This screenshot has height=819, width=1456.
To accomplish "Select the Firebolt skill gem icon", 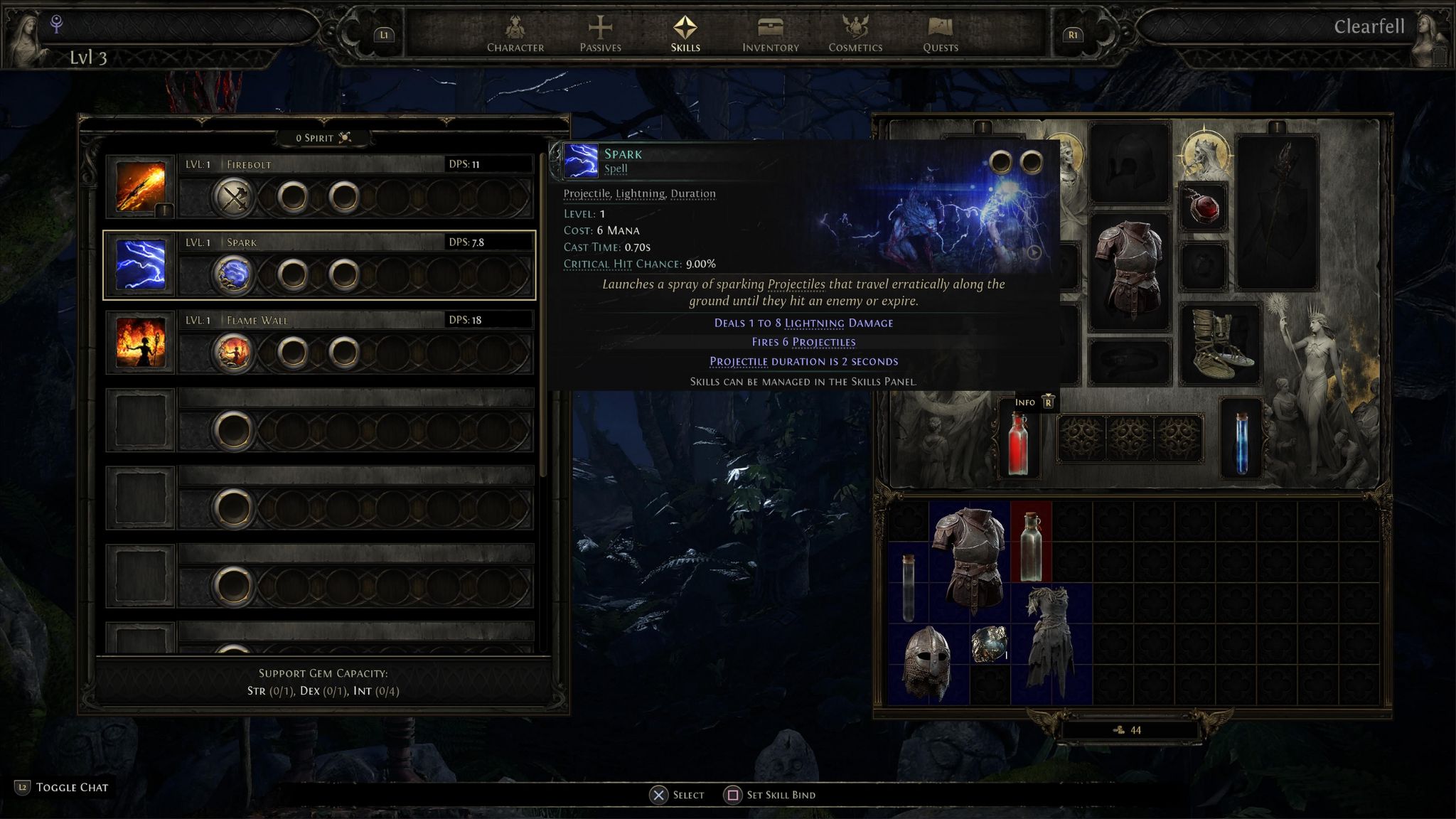I will coord(140,186).
